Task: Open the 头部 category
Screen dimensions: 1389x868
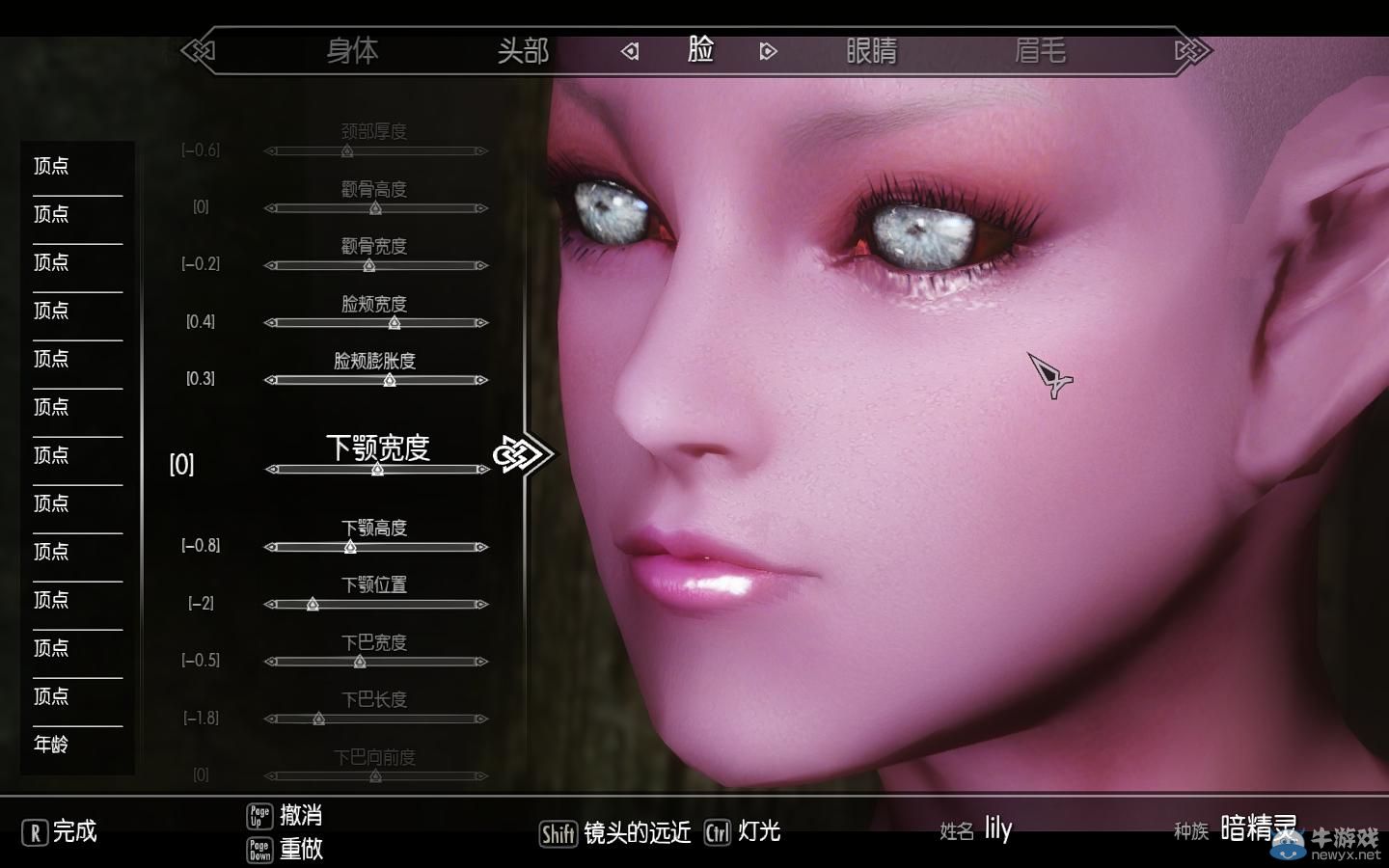Action: coord(522,52)
